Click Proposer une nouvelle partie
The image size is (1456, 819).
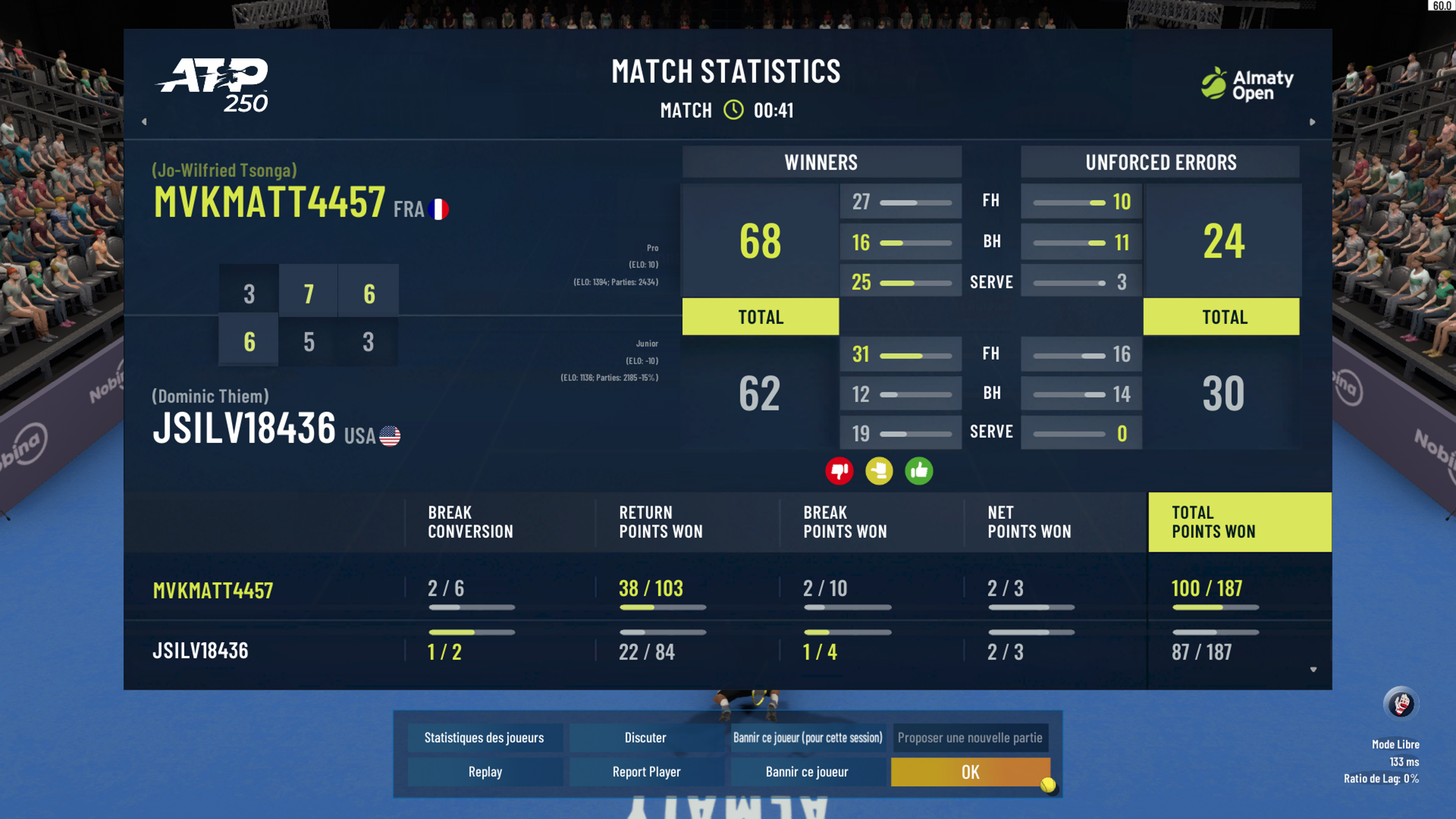(970, 738)
